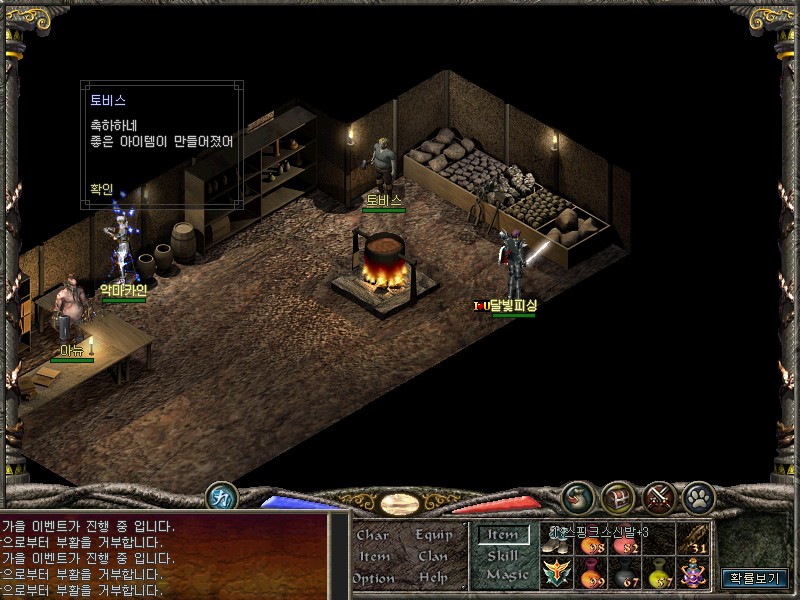This screenshot has height=600, width=800.
Task: Switch quick panel to the Magic tab
Action: coord(505,575)
